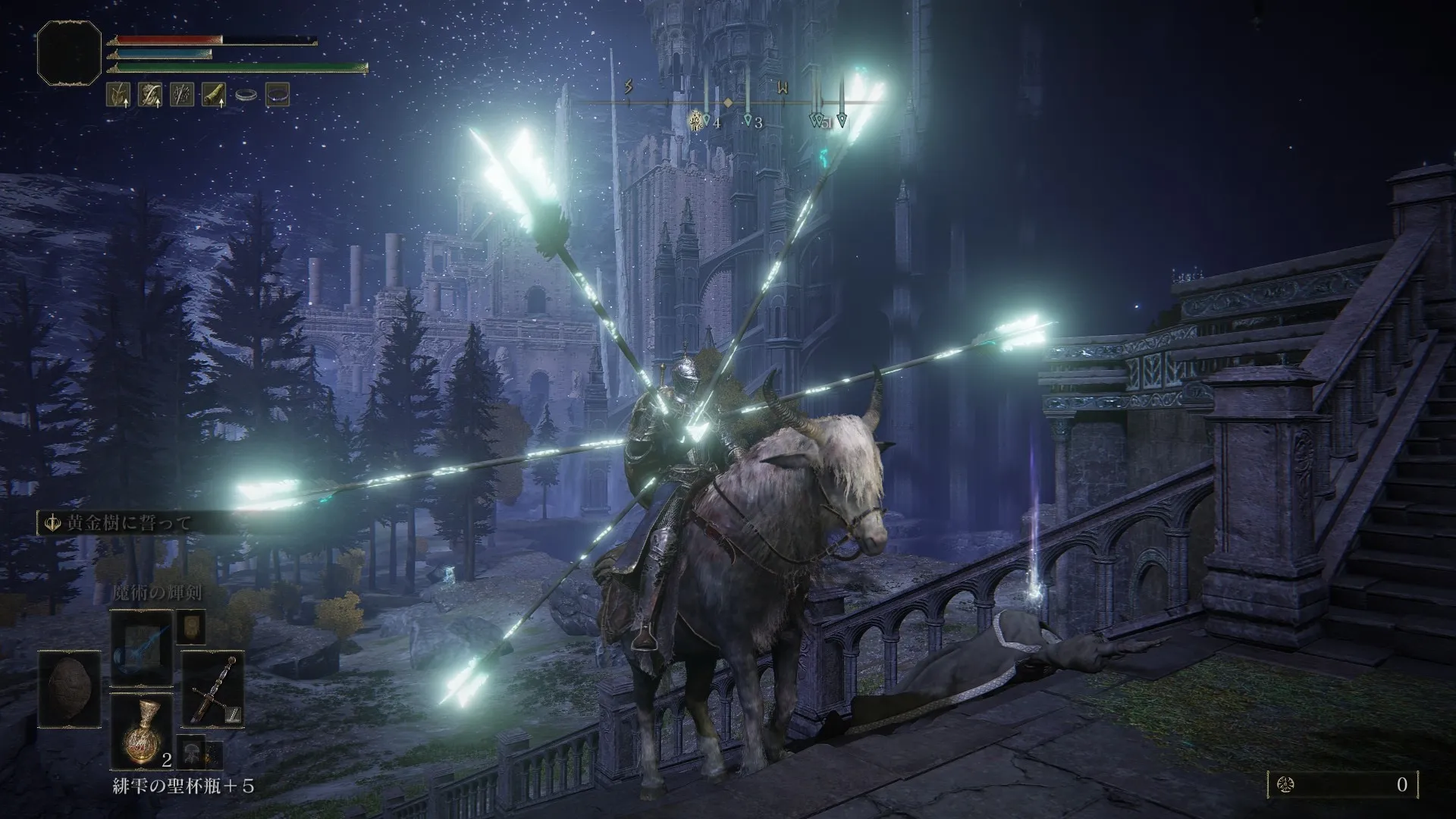This screenshot has width=1456, height=819.
Task: Select the figure-with-bow status buff icon
Action: [x=149, y=94]
